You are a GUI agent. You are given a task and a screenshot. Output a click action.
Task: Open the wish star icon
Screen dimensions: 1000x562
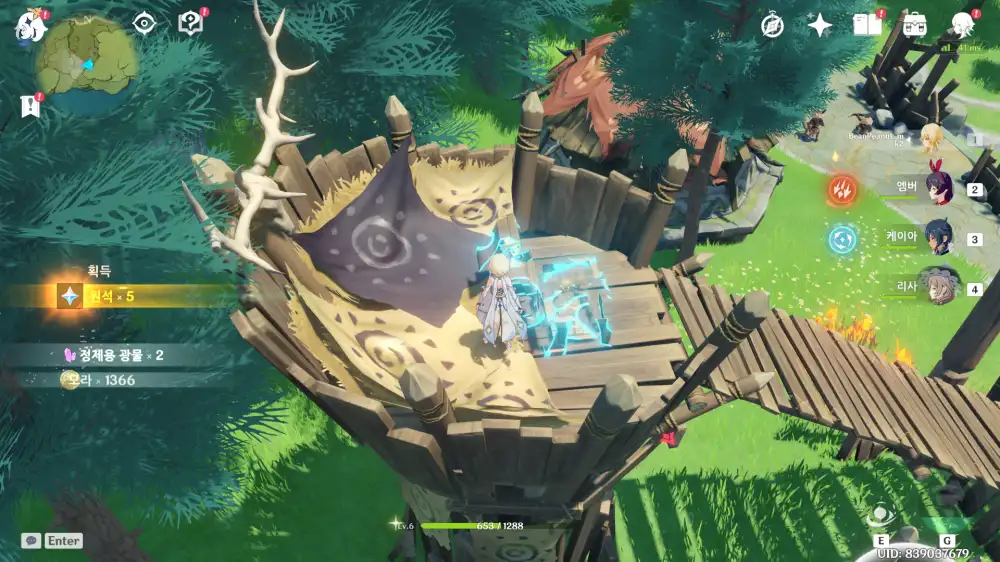click(820, 26)
